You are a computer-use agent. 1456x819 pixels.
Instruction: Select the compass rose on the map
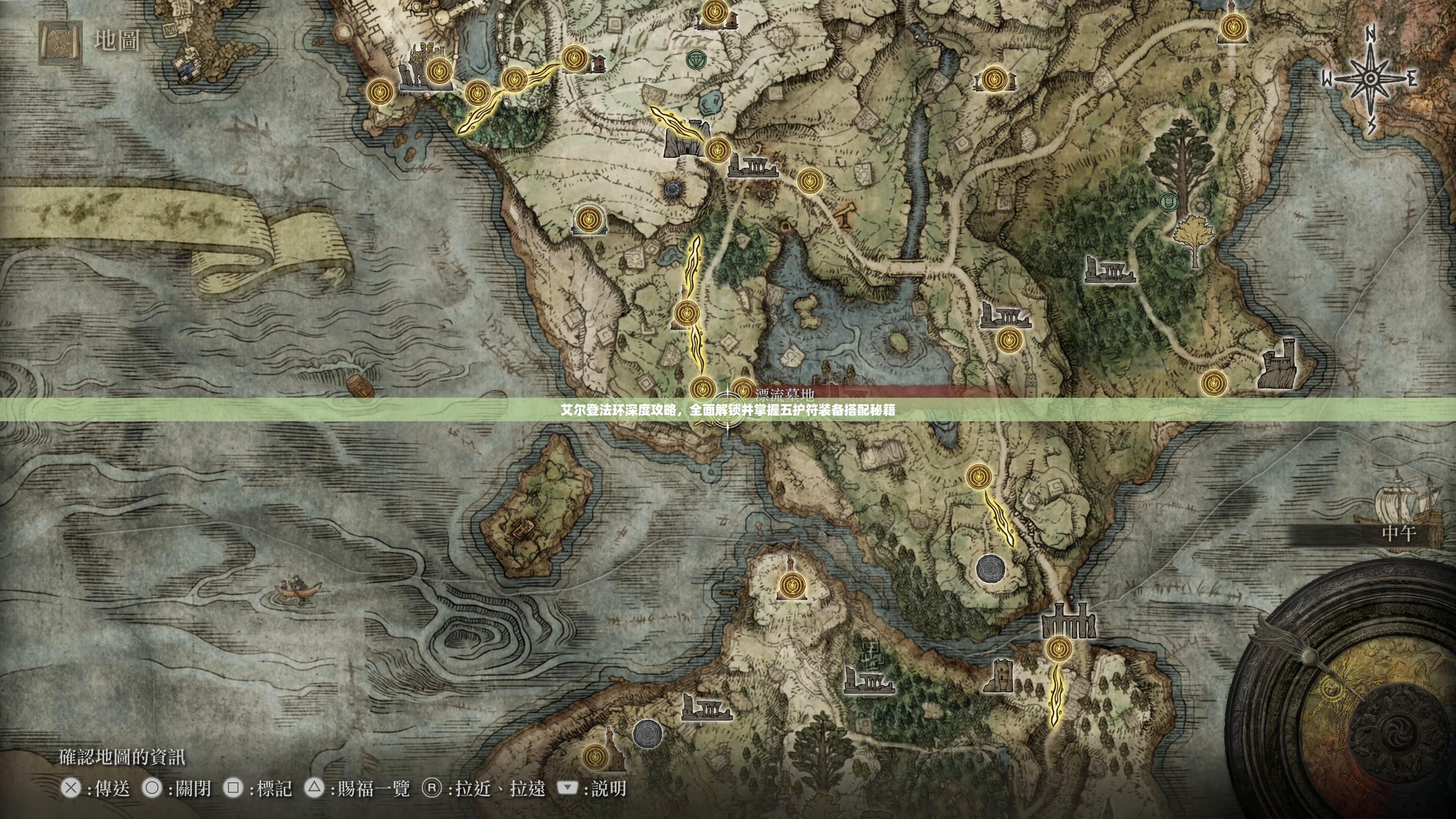click(1370, 80)
